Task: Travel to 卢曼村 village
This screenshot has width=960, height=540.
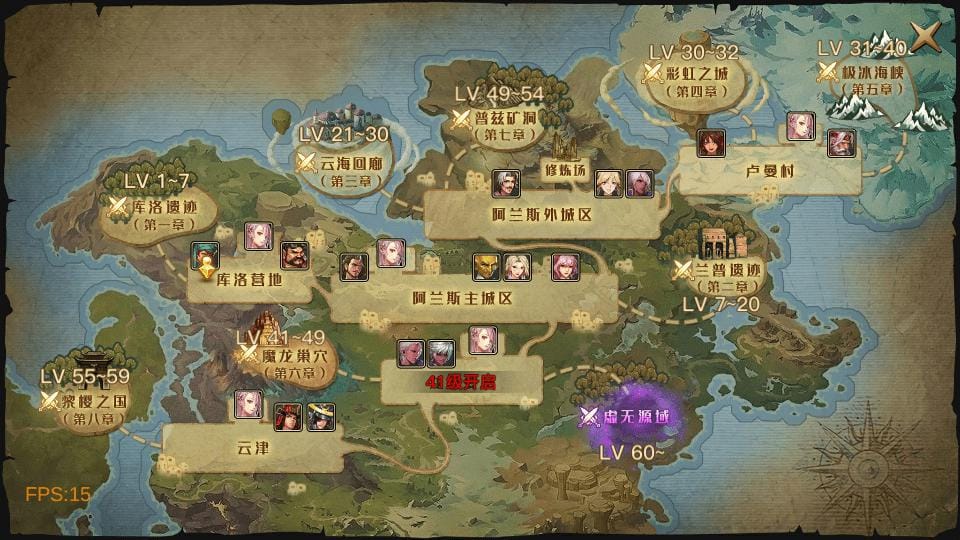Action: point(769,171)
